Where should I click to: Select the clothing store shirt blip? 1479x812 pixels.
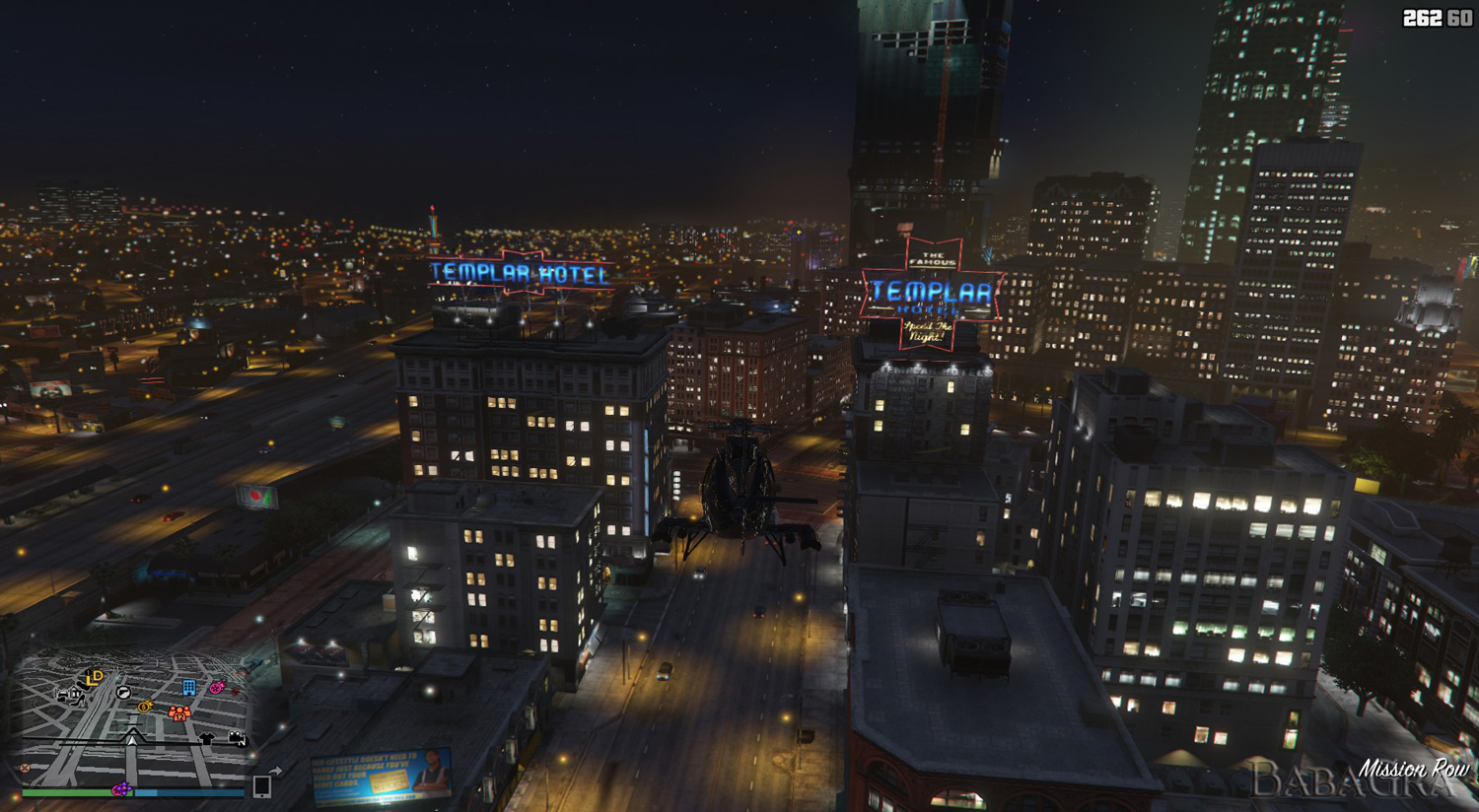click(x=206, y=738)
